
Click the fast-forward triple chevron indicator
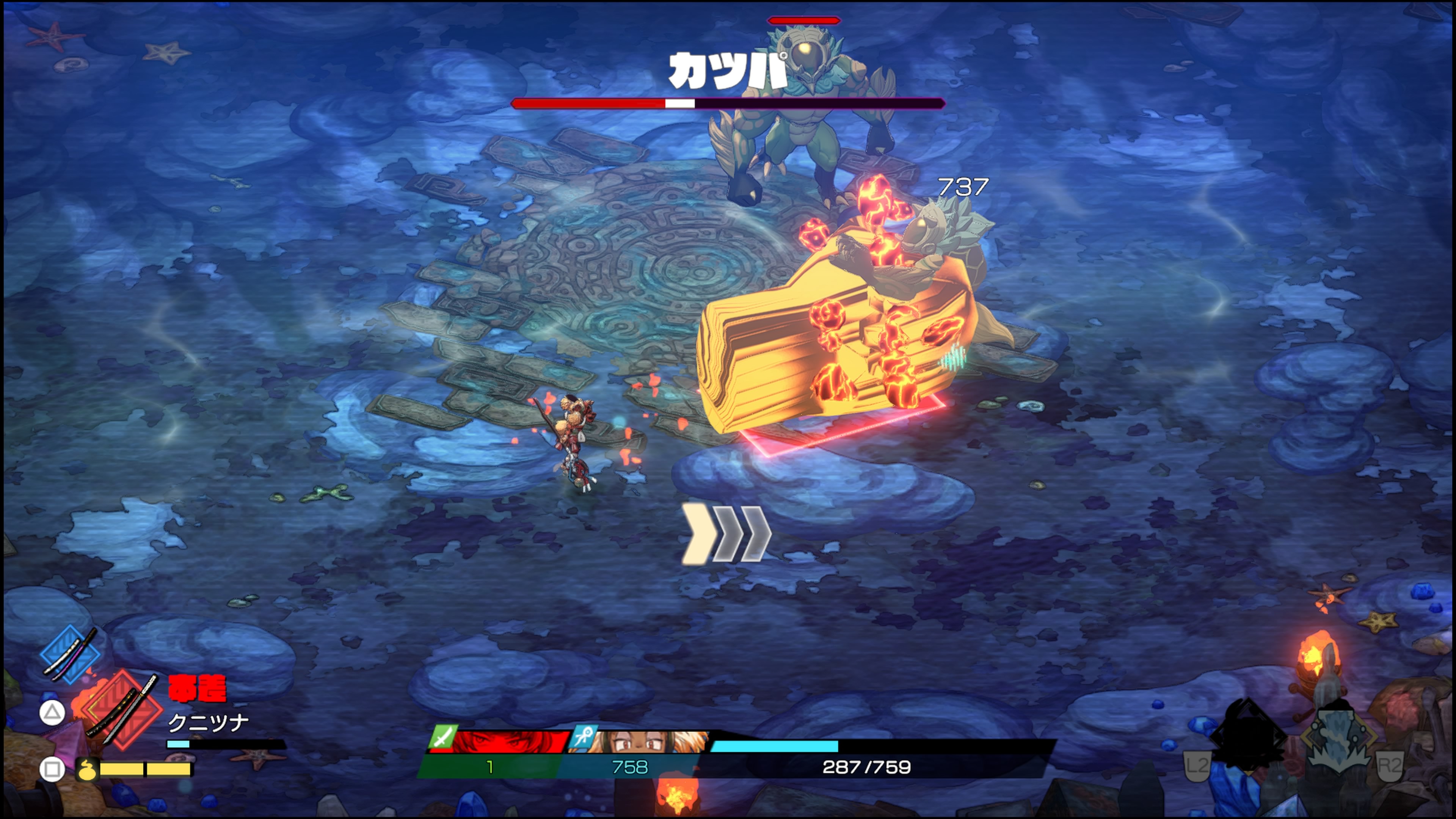[x=727, y=534]
